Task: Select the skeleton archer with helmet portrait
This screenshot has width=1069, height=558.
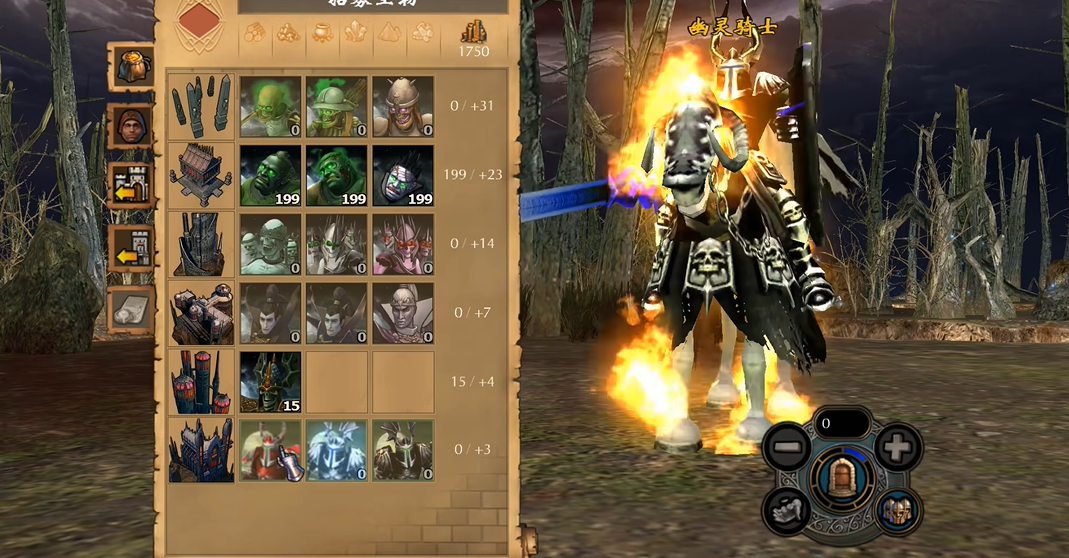Action: pyautogui.click(x=336, y=107)
